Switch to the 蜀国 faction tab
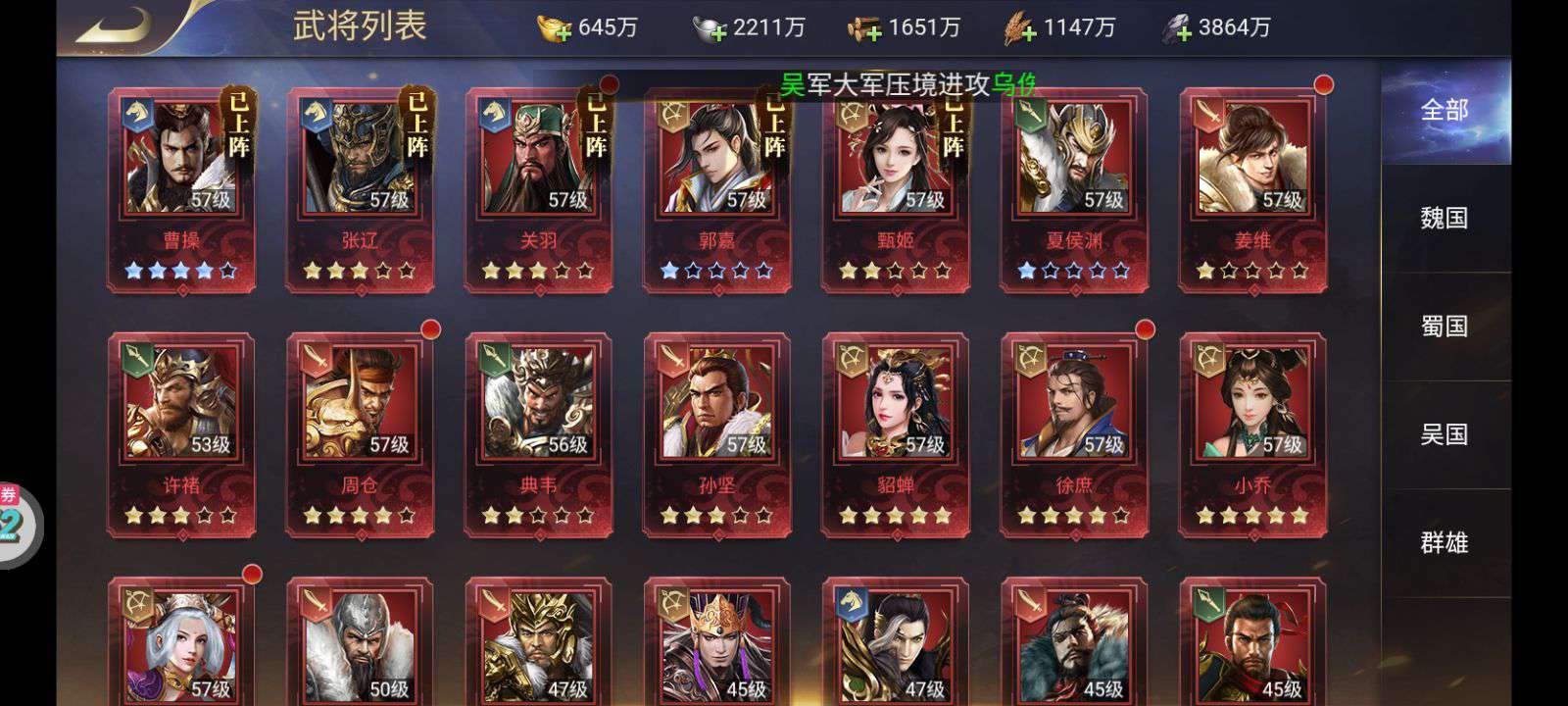 coord(1445,326)
